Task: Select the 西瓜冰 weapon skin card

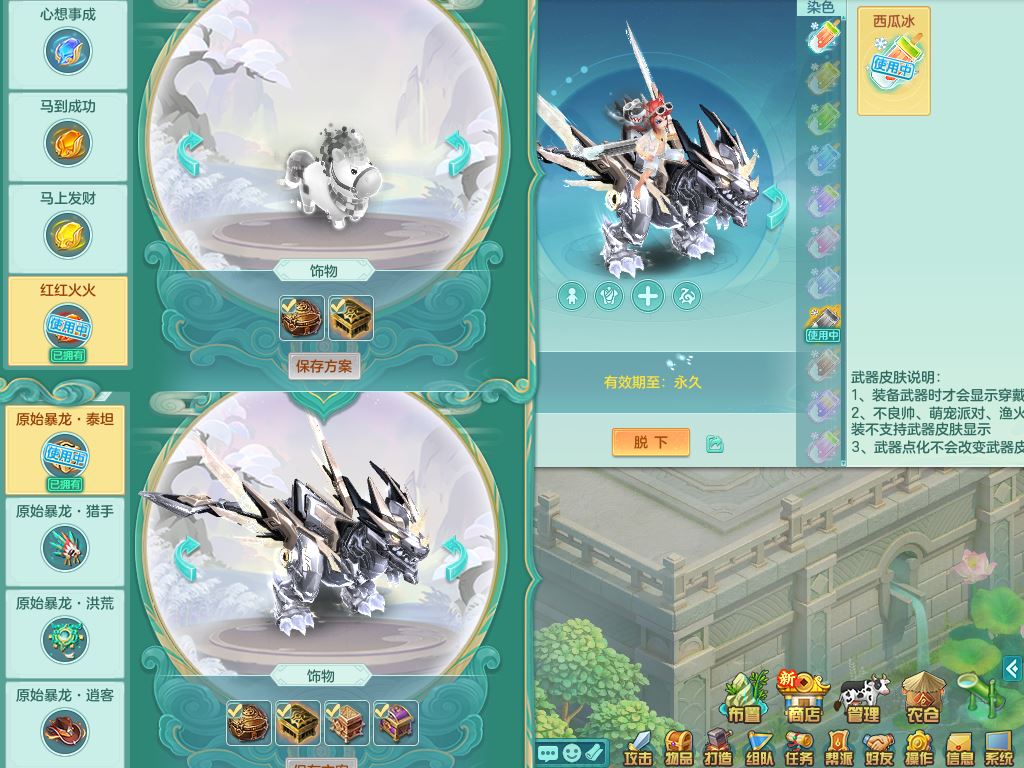Action: 893,61
